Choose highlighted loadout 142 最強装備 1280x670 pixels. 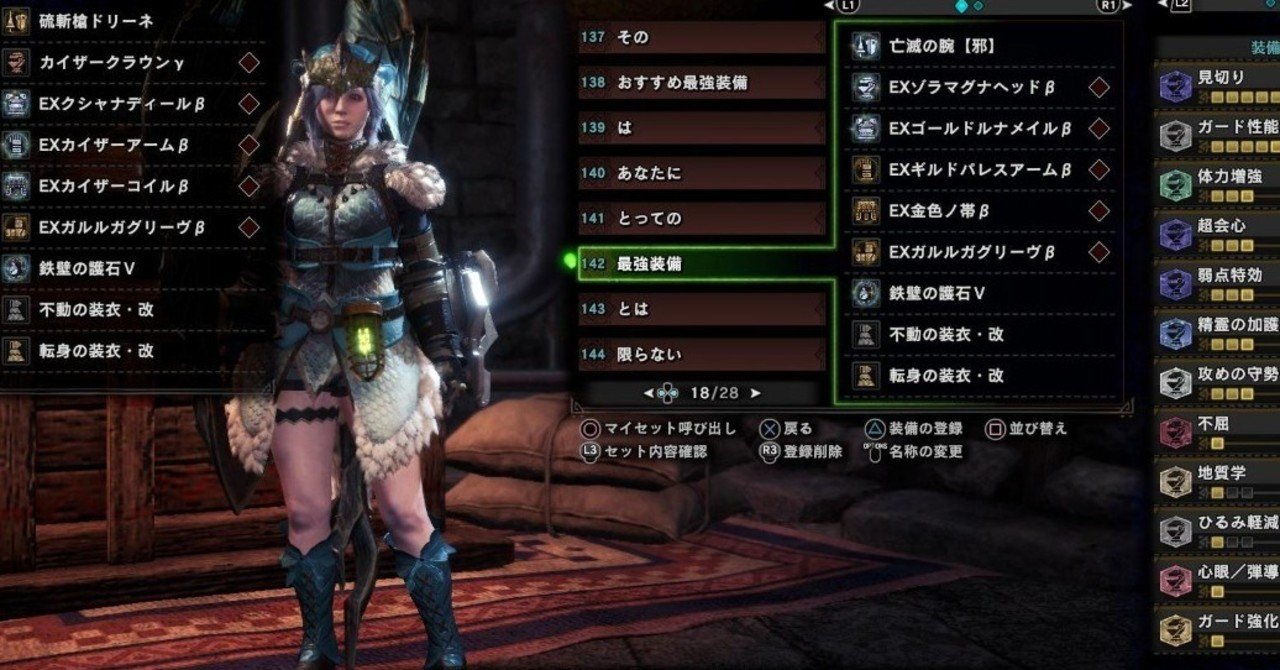click(700, 264)
